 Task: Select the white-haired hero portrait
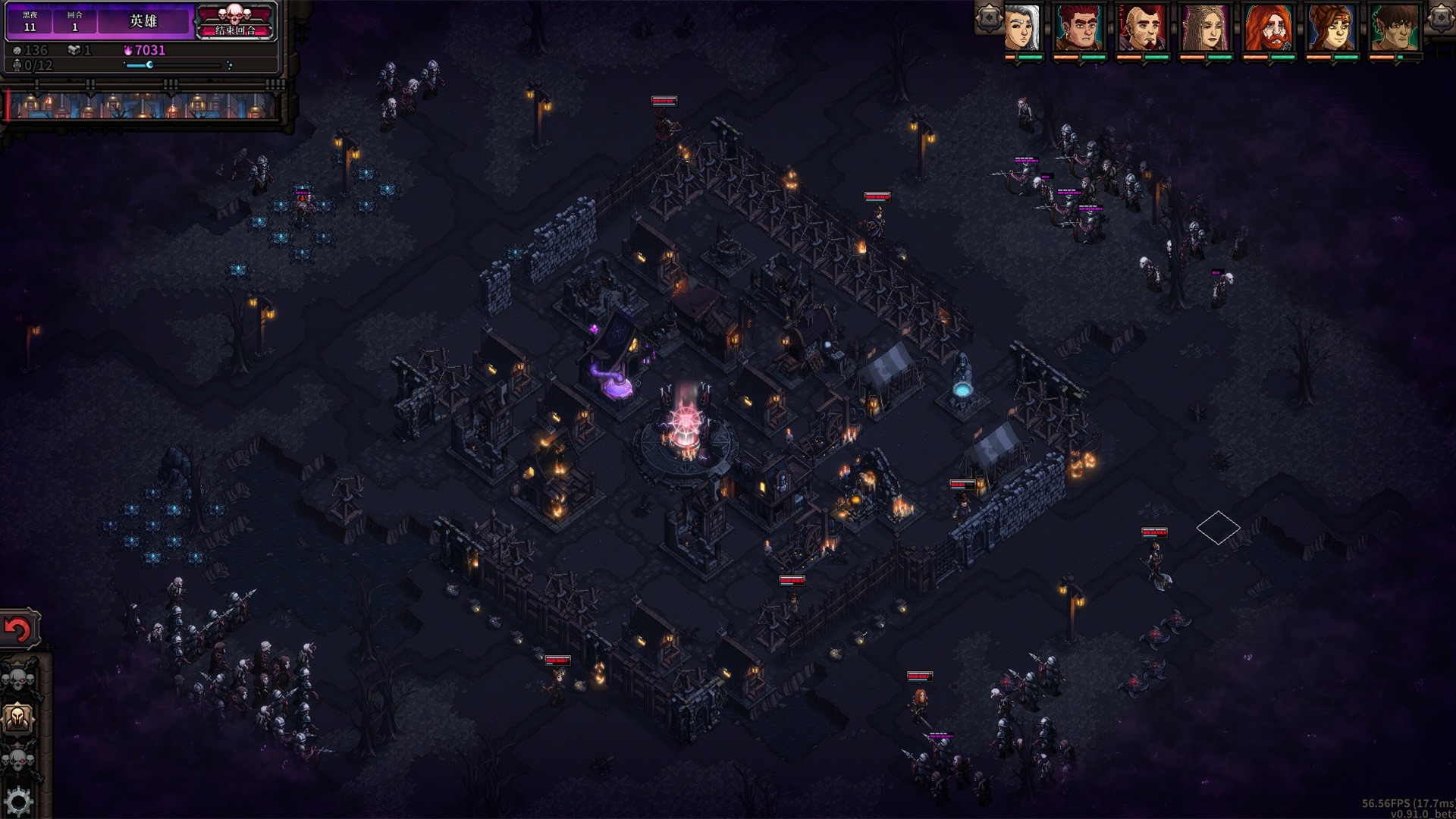point(1022,28)
